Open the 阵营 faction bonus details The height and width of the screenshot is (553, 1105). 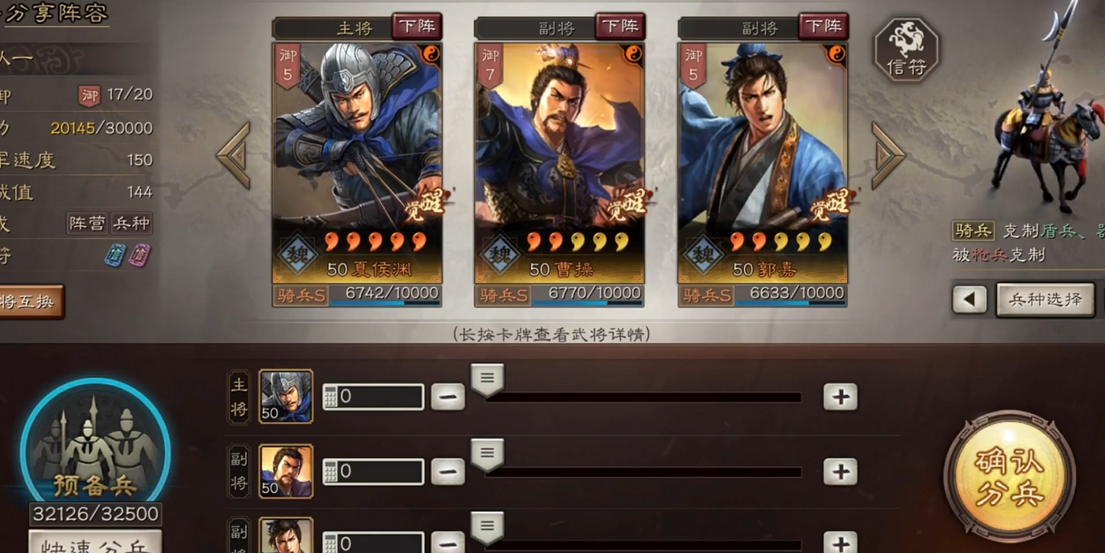point(86,223)
